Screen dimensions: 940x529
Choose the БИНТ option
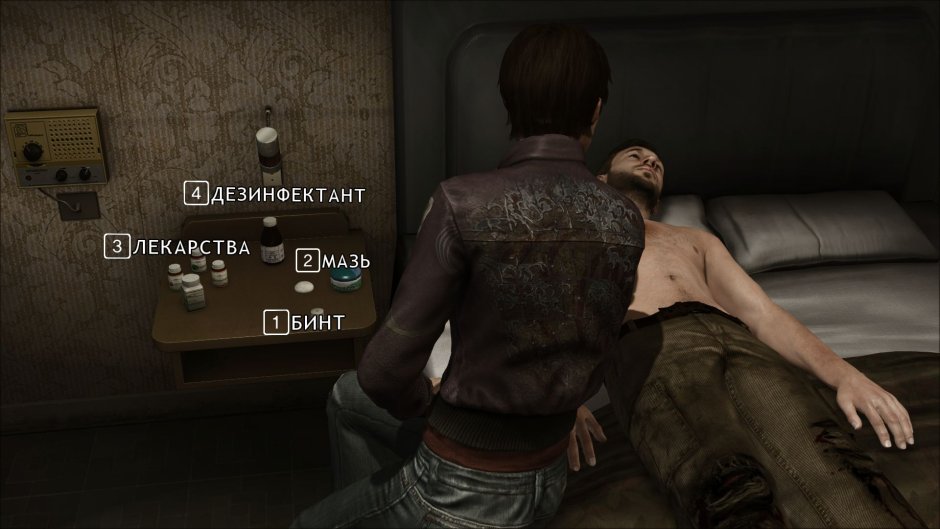tap(305, 322)
